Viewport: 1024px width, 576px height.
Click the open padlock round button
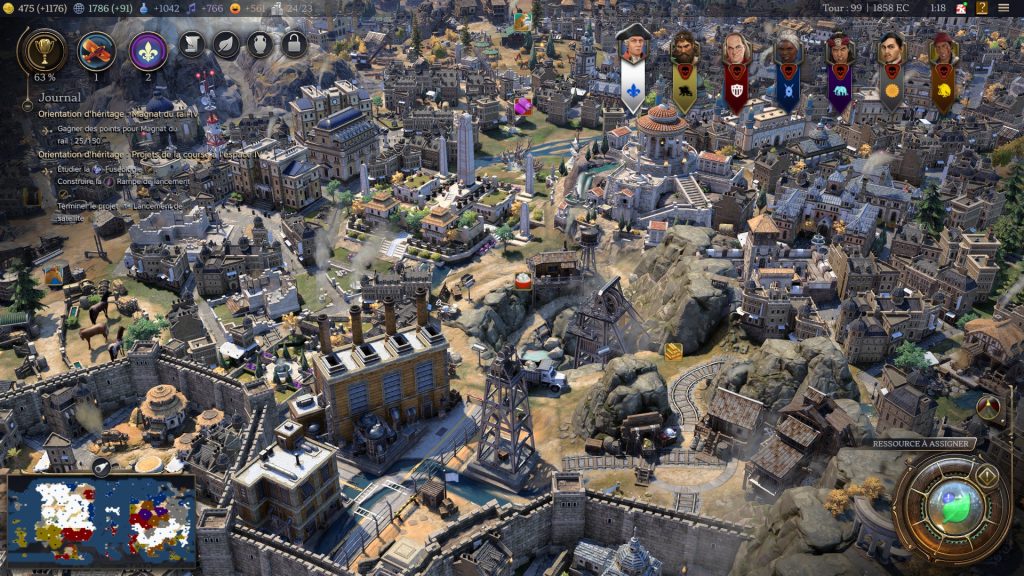[x=293, y=44]
